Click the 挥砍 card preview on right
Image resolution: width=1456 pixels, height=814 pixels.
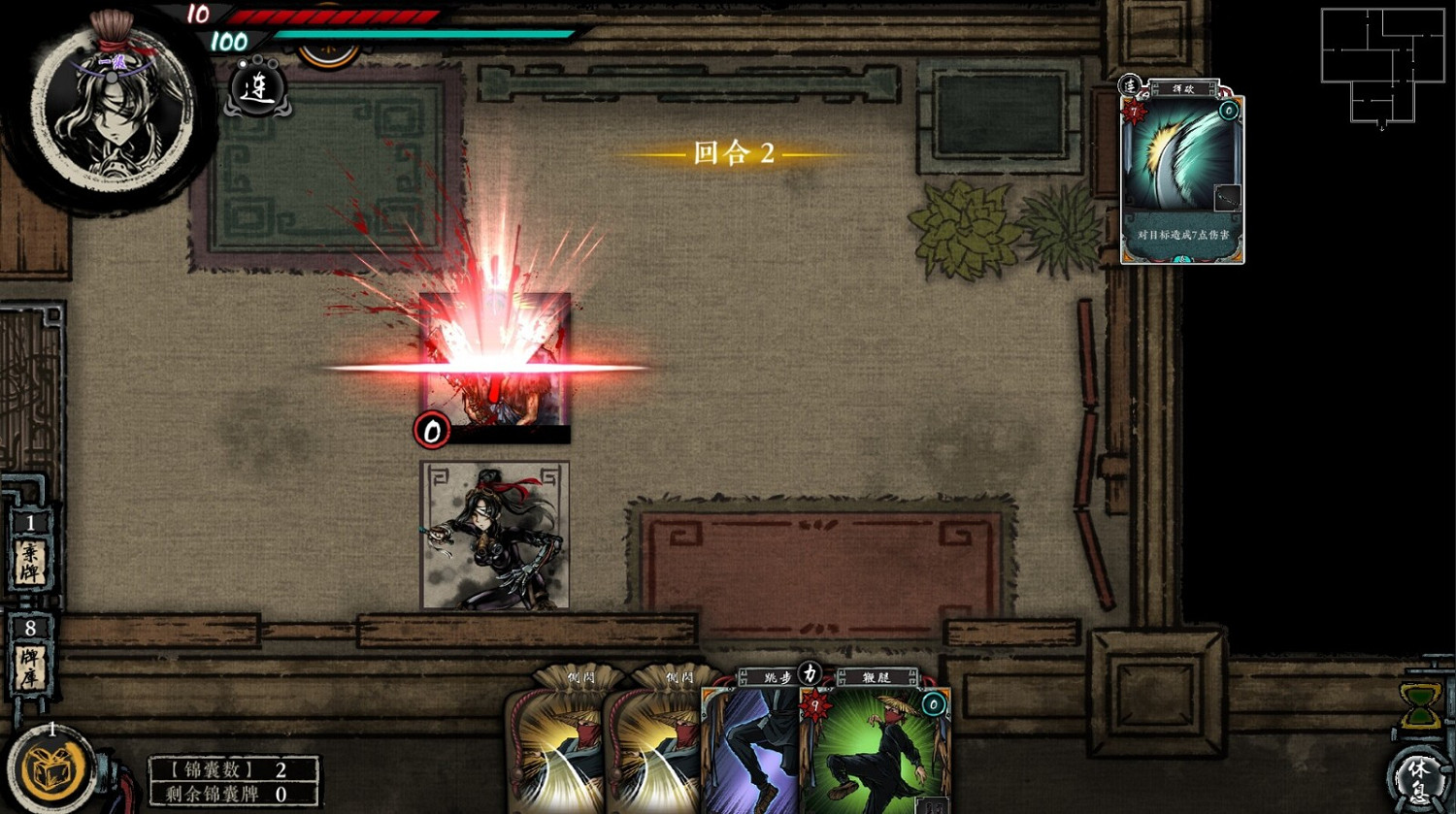(x=1181, y=175)
